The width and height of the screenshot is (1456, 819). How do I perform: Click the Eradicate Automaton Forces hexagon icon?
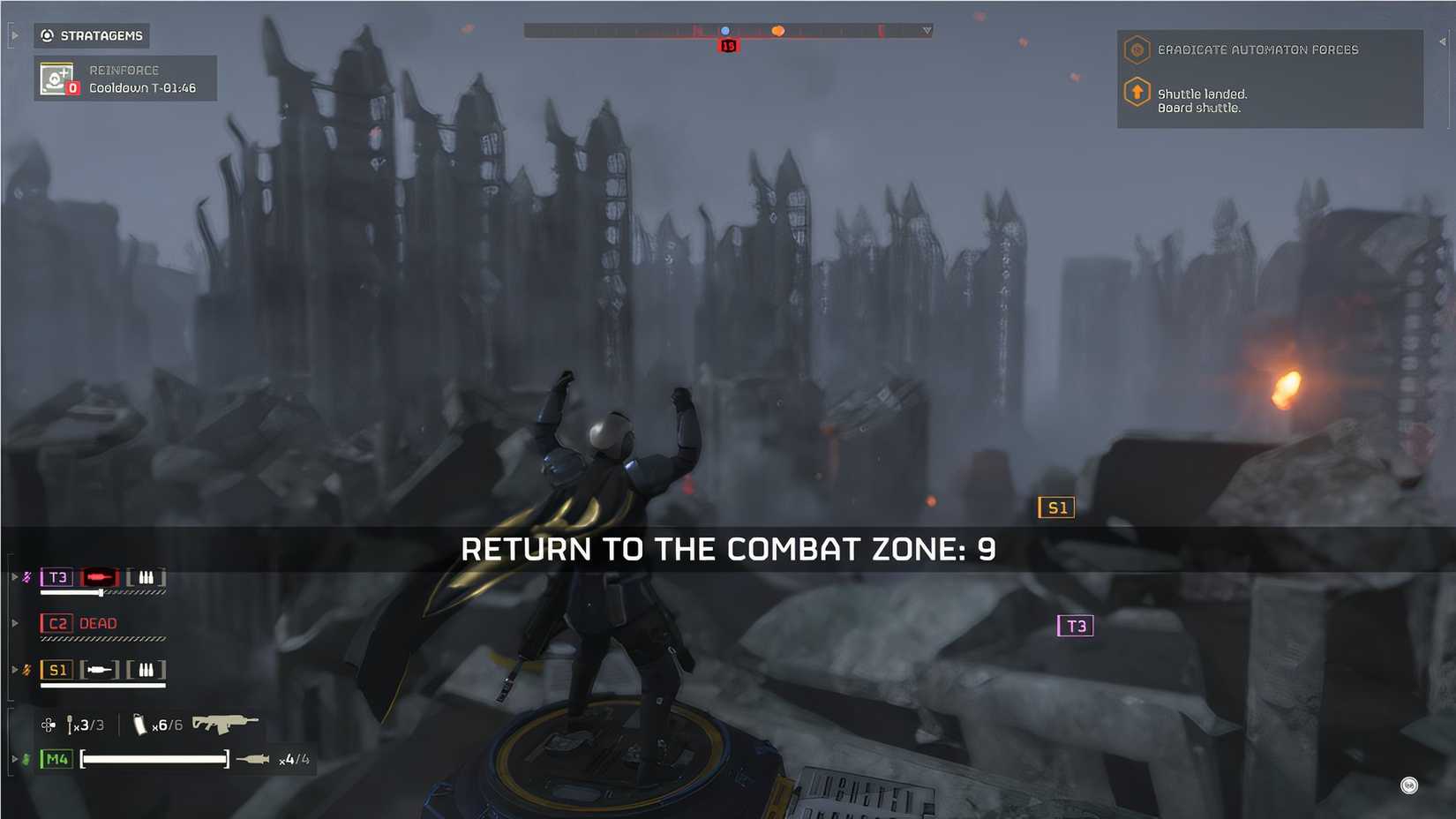coord(1137,50)
